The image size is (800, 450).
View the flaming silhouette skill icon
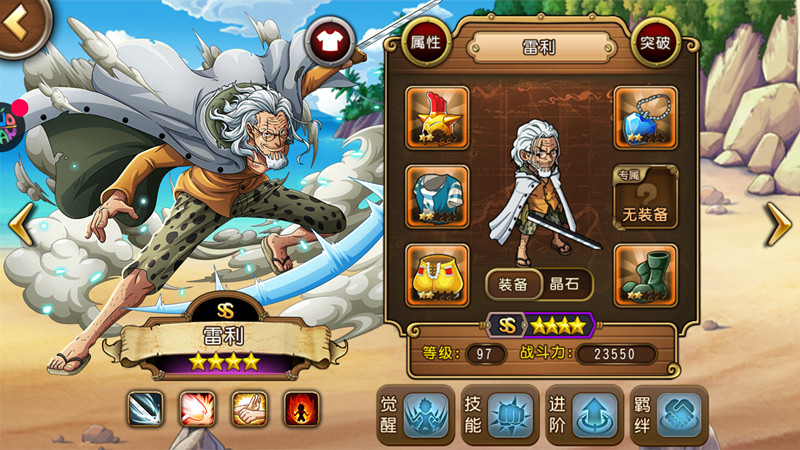tap(301, 408)
